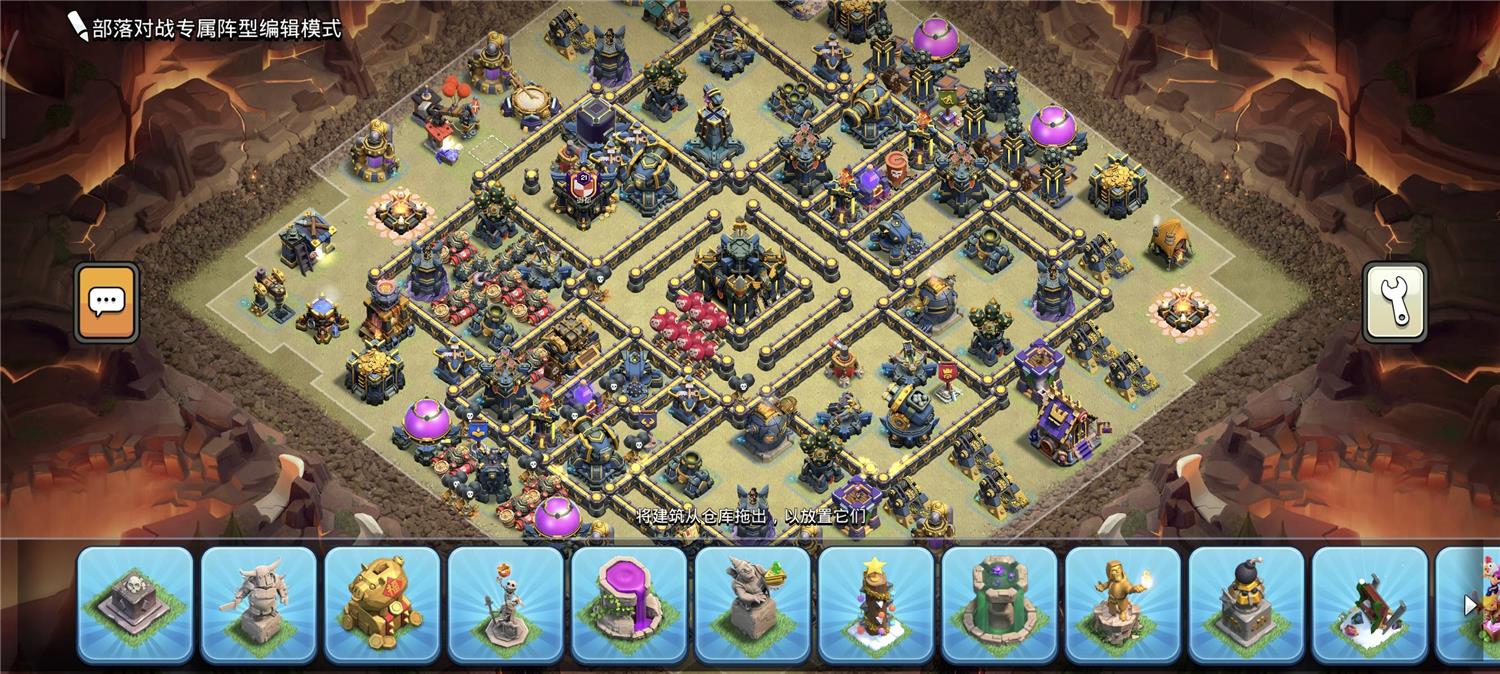The image size is (1500, 674).
Task: Choose the green mossy stone fountain
Action: click(x=999, y=604)
